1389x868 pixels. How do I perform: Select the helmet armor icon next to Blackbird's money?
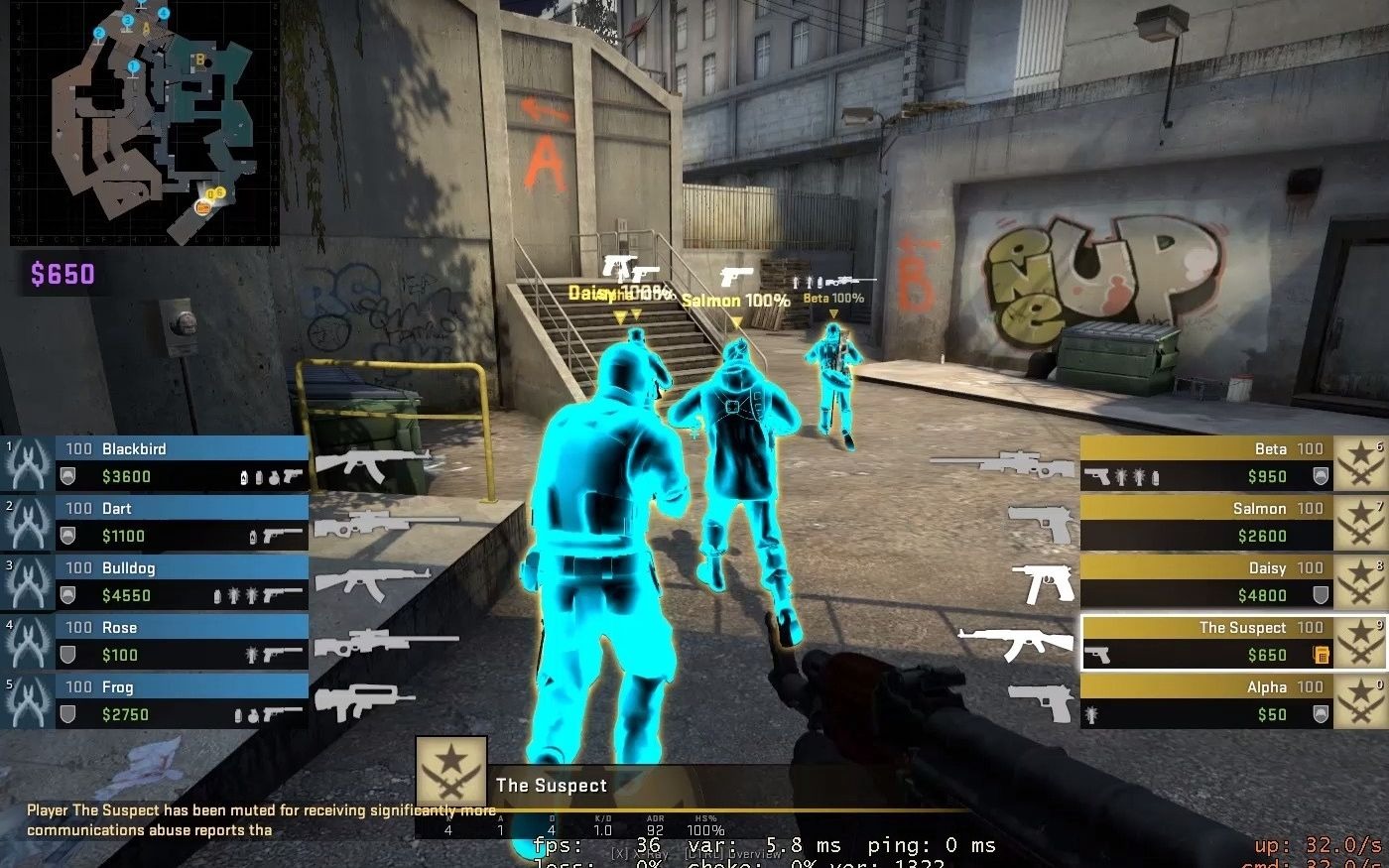point(67,474)
